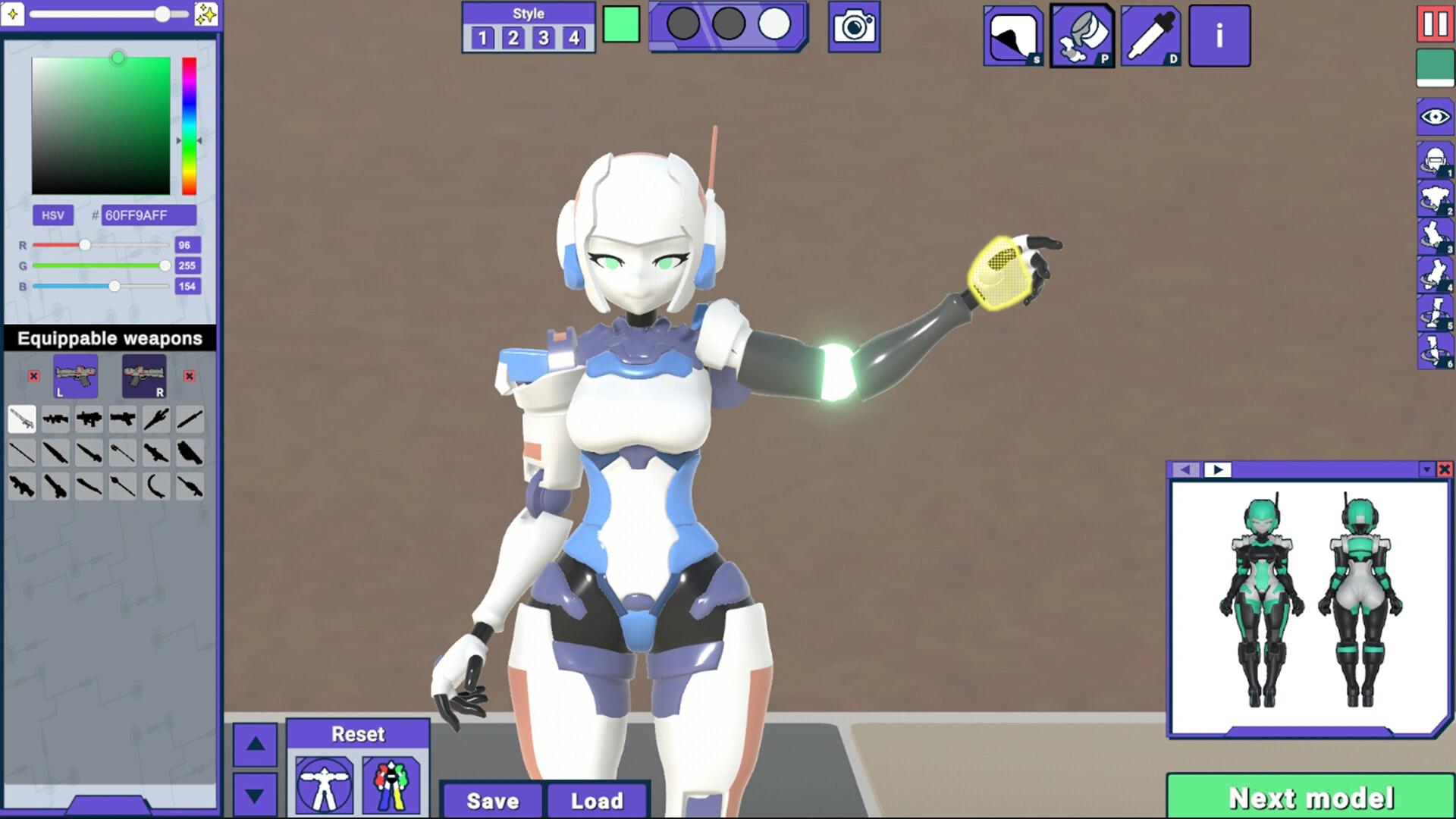Select the eyedropper color picker tool
The image size is (1456, 819).
point(1150,35)
